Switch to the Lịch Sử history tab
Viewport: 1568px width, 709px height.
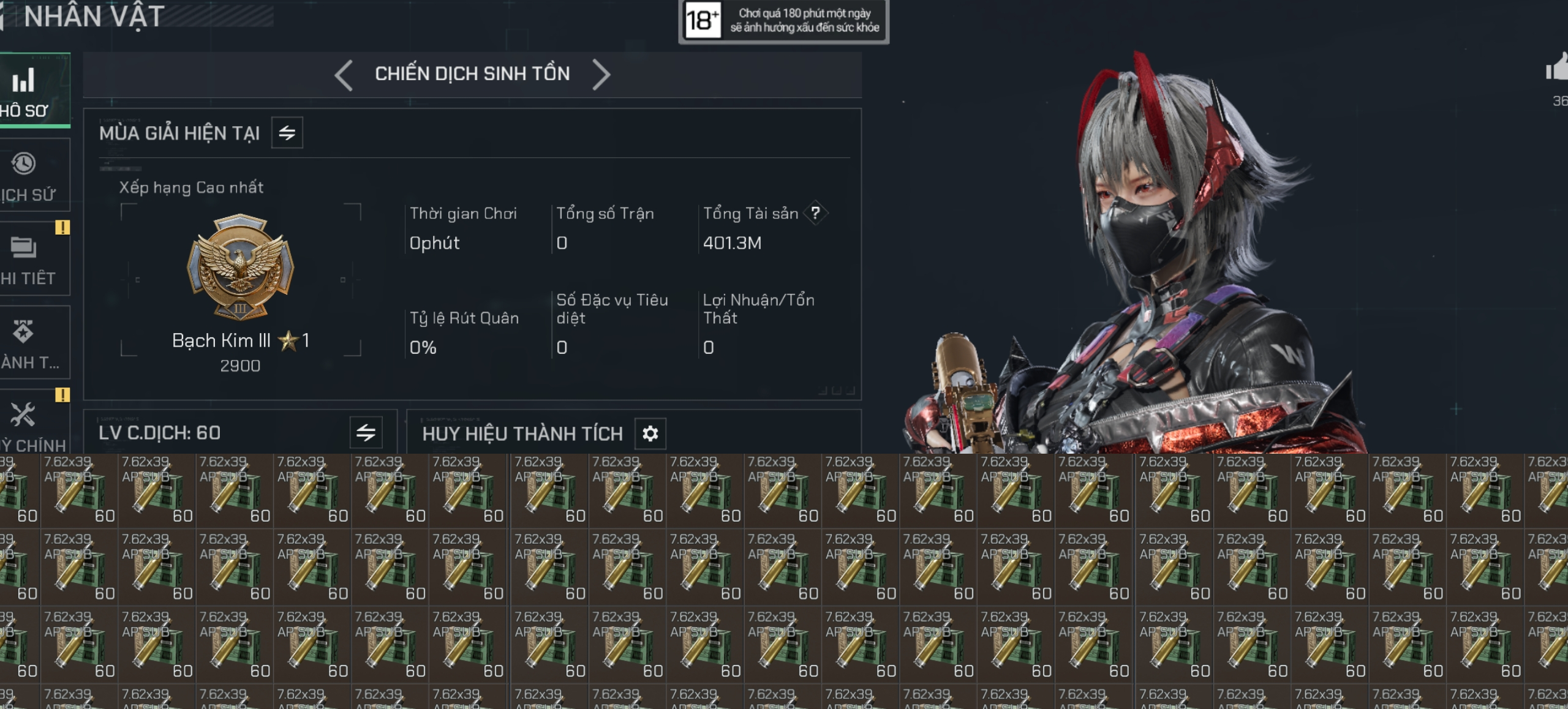tap(28, 176)
